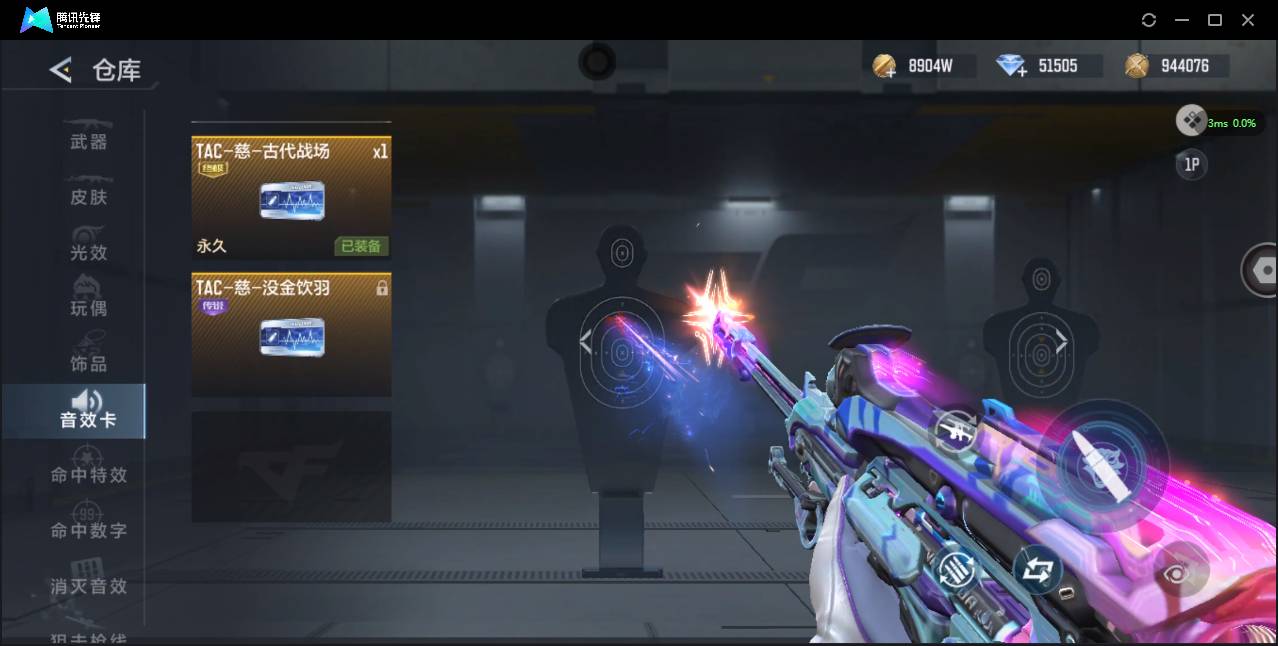This screenshot has height=646, width=1278.
Task: Choose the 饰品 tab
Action: (x=88, y=363)
